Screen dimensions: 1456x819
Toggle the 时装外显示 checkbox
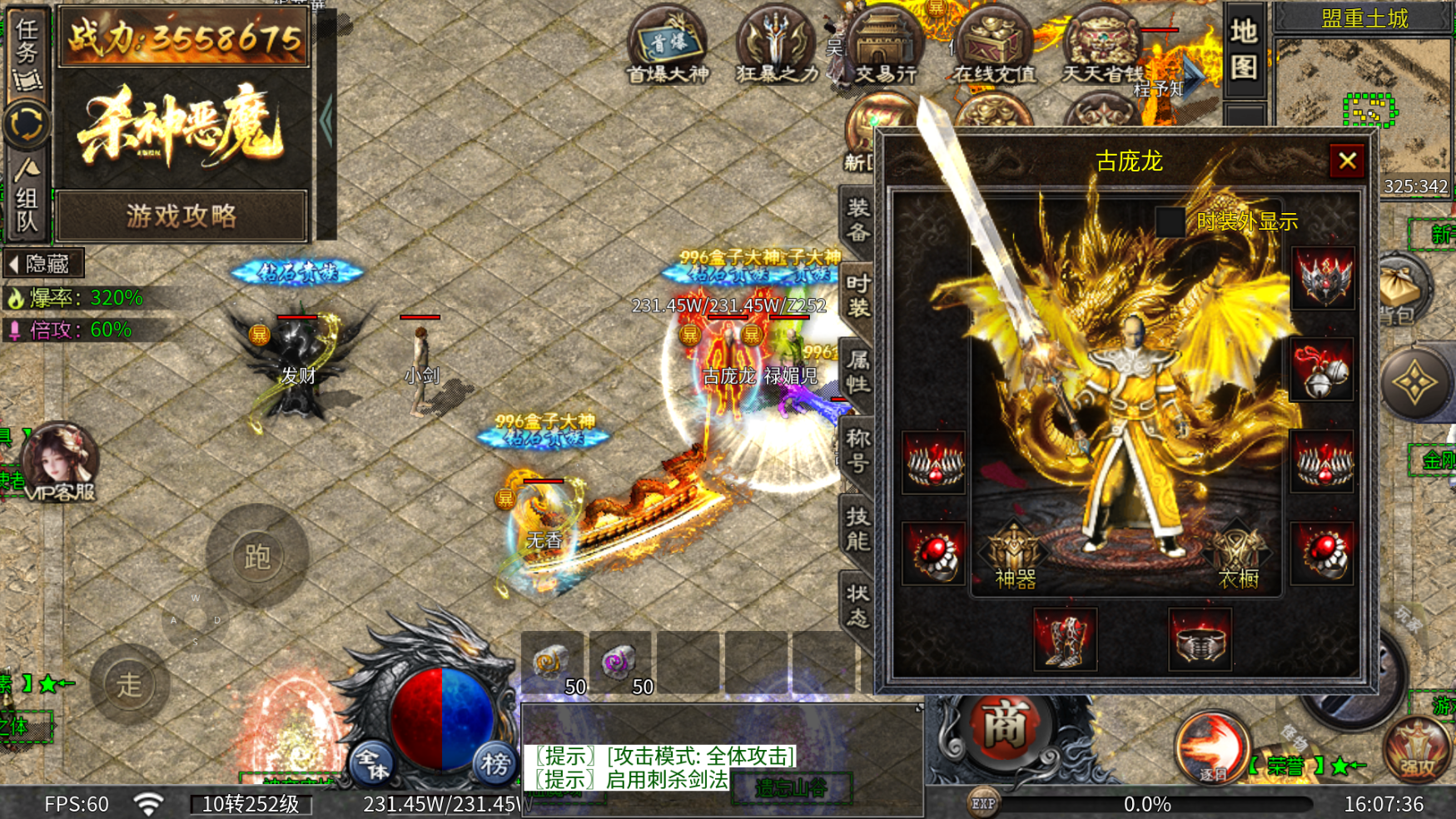click(1170, 221)
